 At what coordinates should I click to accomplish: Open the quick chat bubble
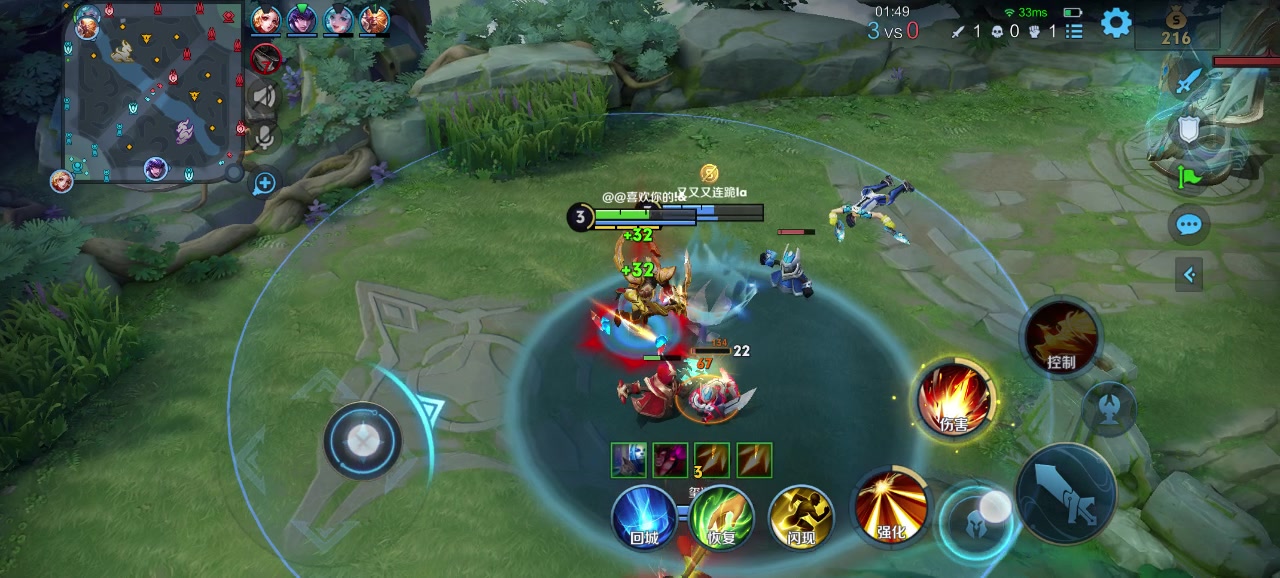pyautogui.click(x=1189, y=224)
